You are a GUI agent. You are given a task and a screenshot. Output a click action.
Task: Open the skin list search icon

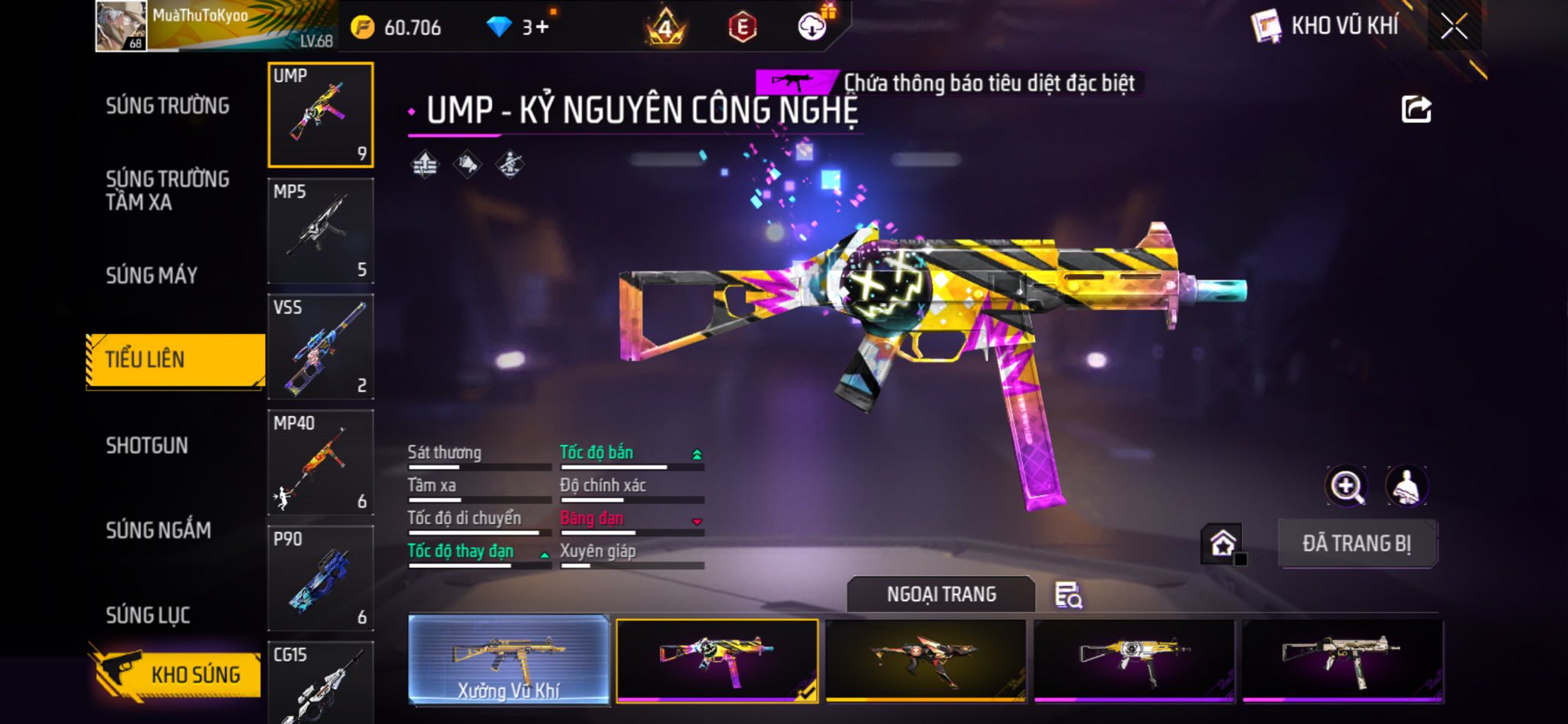(1068, 595)
